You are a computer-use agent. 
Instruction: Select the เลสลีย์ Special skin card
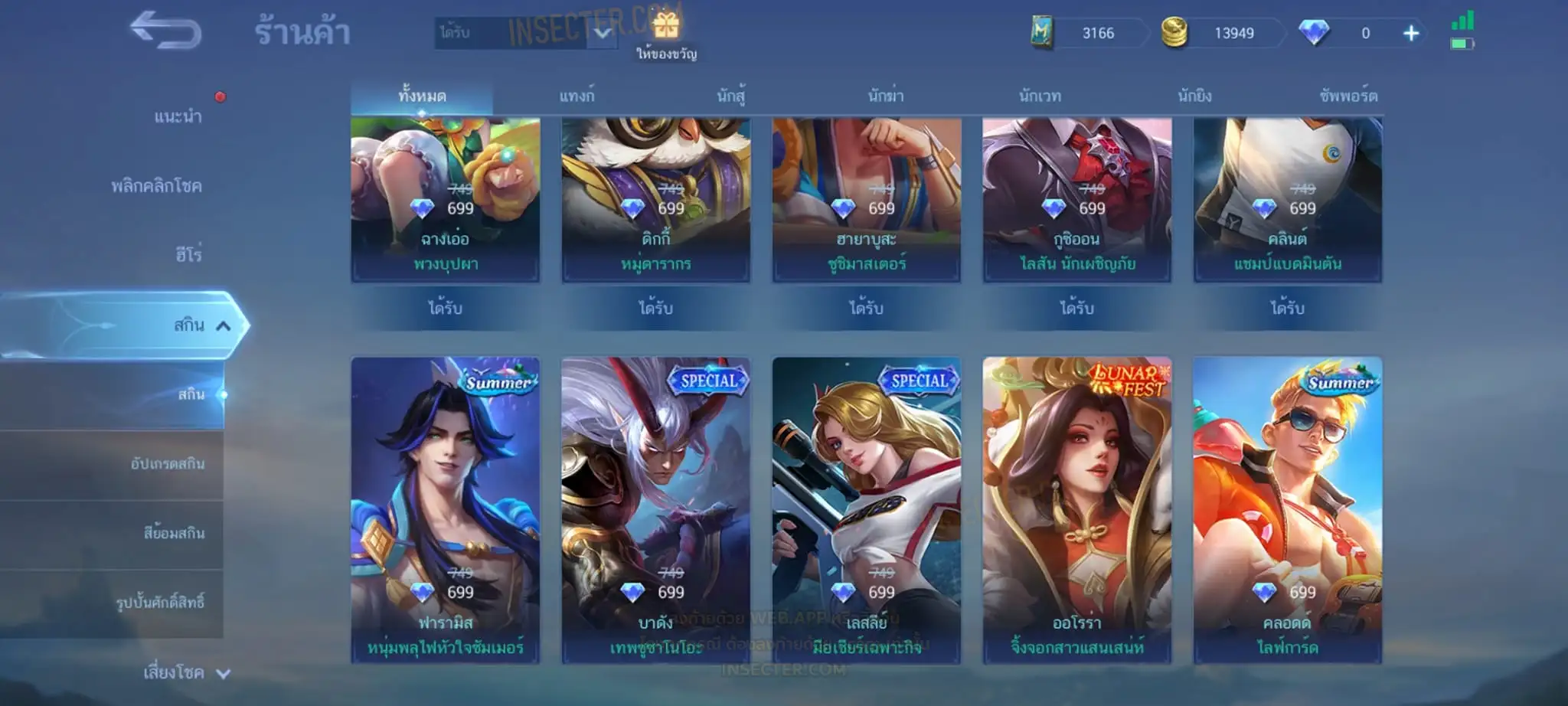(866, 509)
